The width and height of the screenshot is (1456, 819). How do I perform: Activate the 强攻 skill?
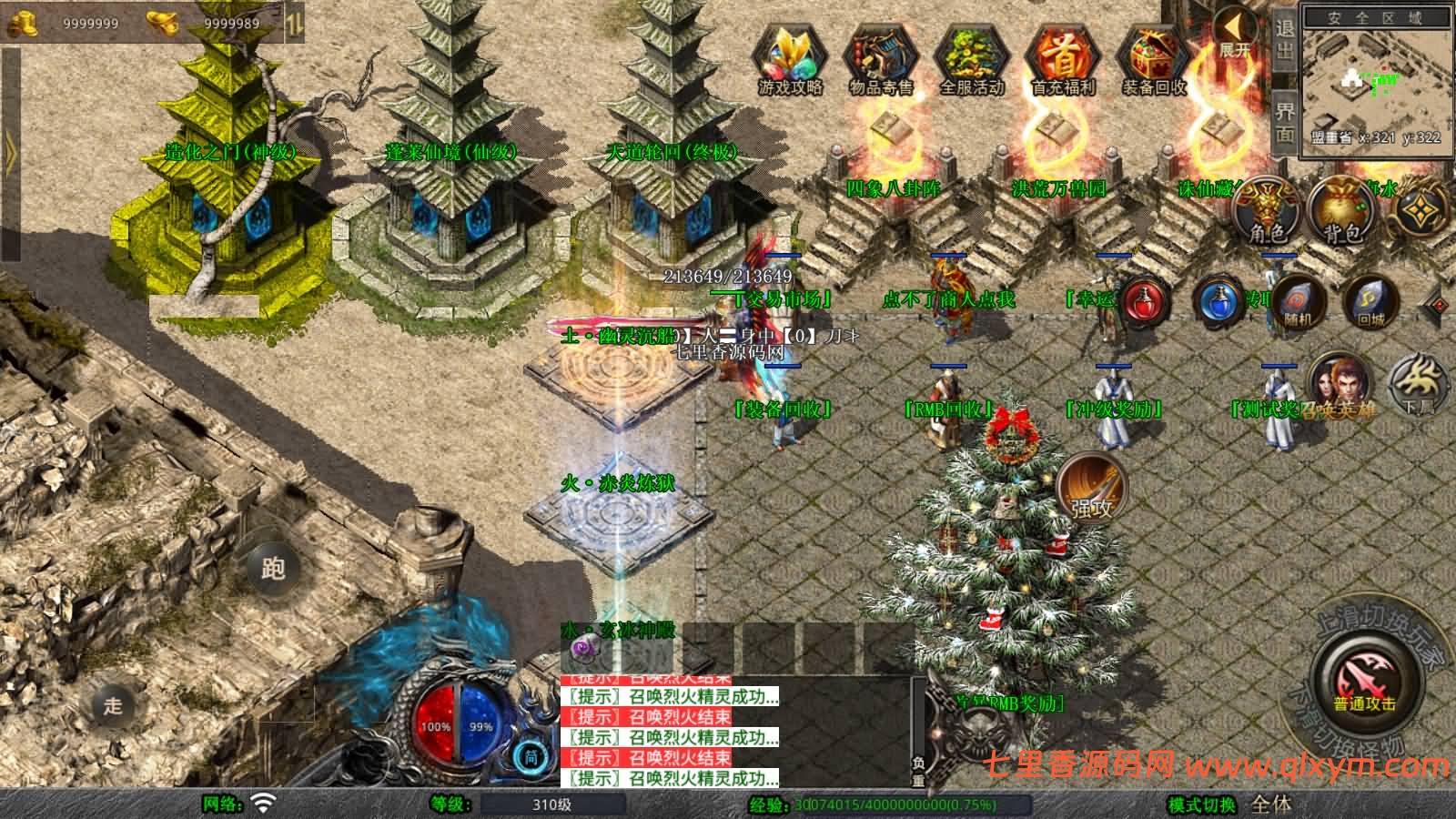pos(1092,489)
